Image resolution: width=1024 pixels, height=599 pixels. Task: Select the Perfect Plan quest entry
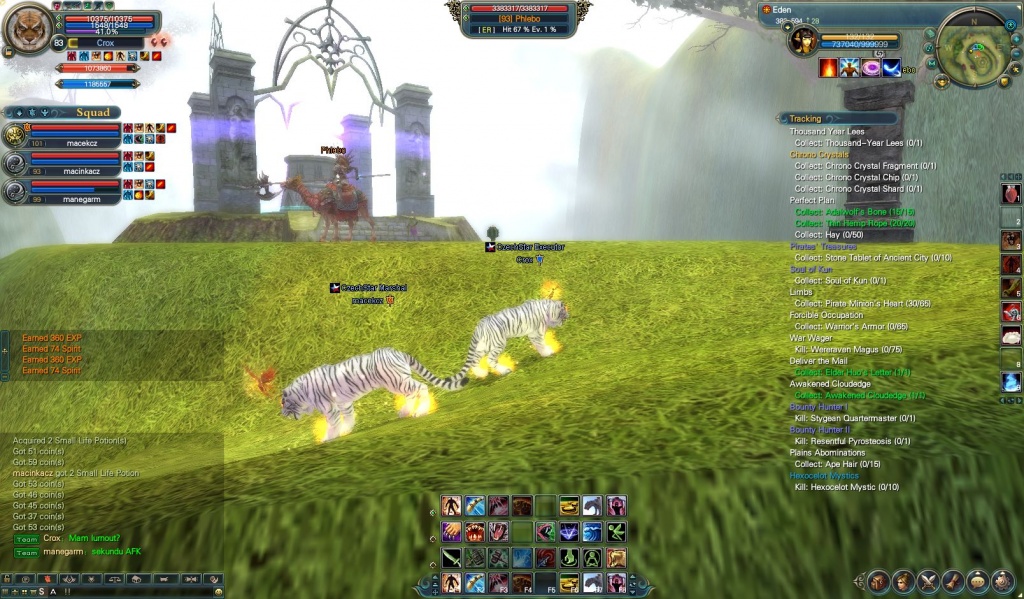click(812, 200)
